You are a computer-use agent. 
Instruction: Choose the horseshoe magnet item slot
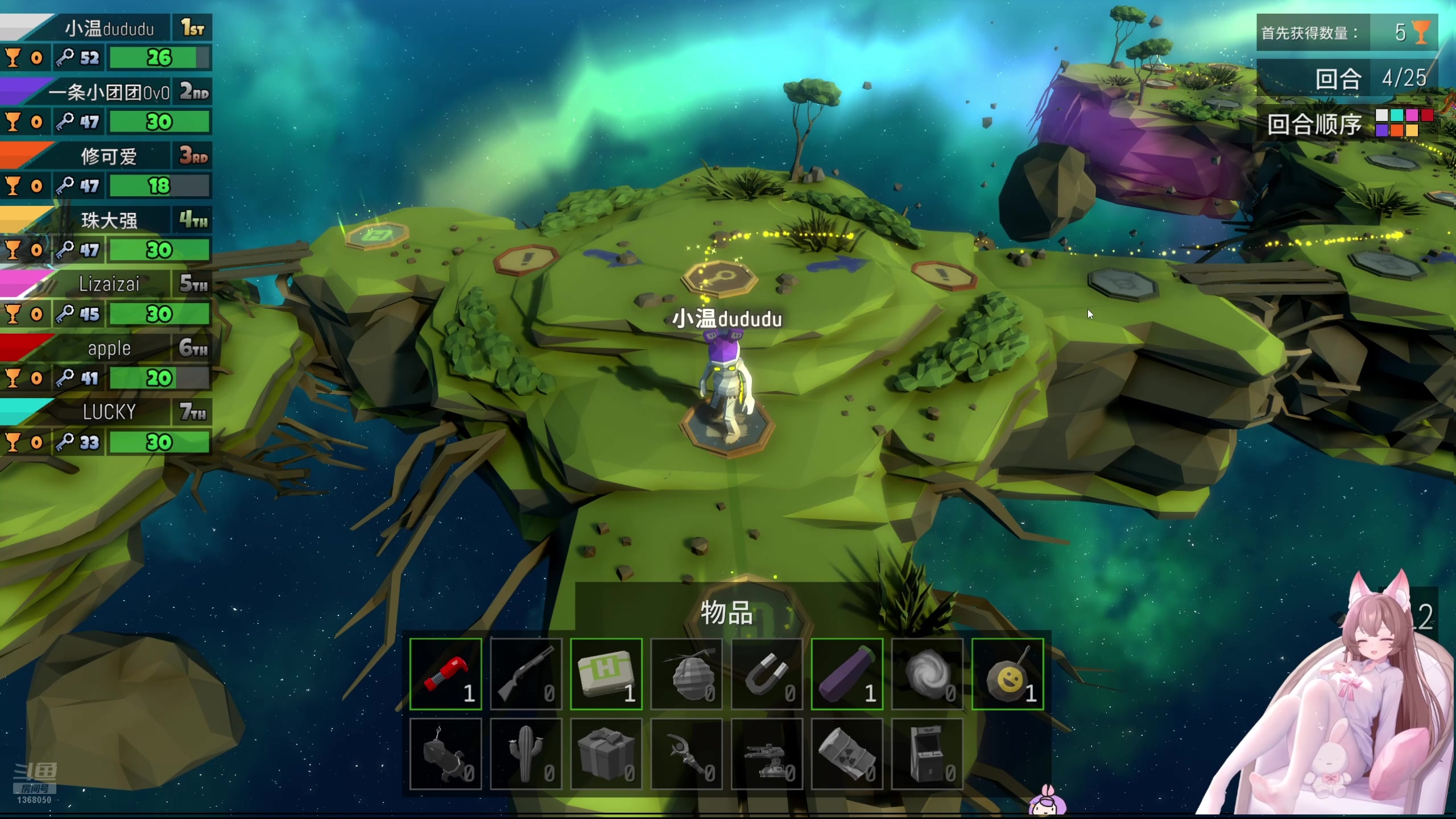(767, 674)
